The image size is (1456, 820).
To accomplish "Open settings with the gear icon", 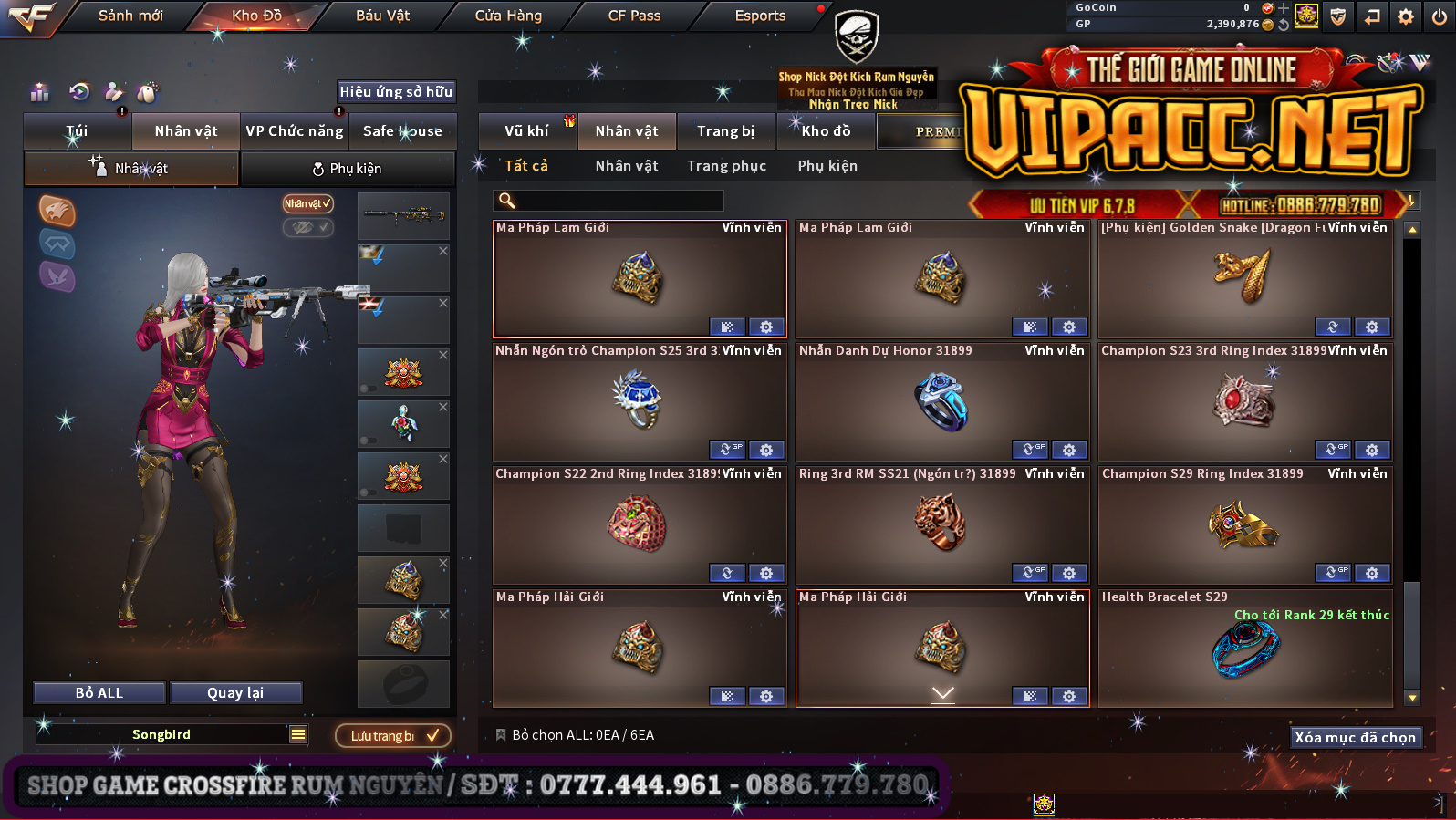I will [x=1406, y=16].
